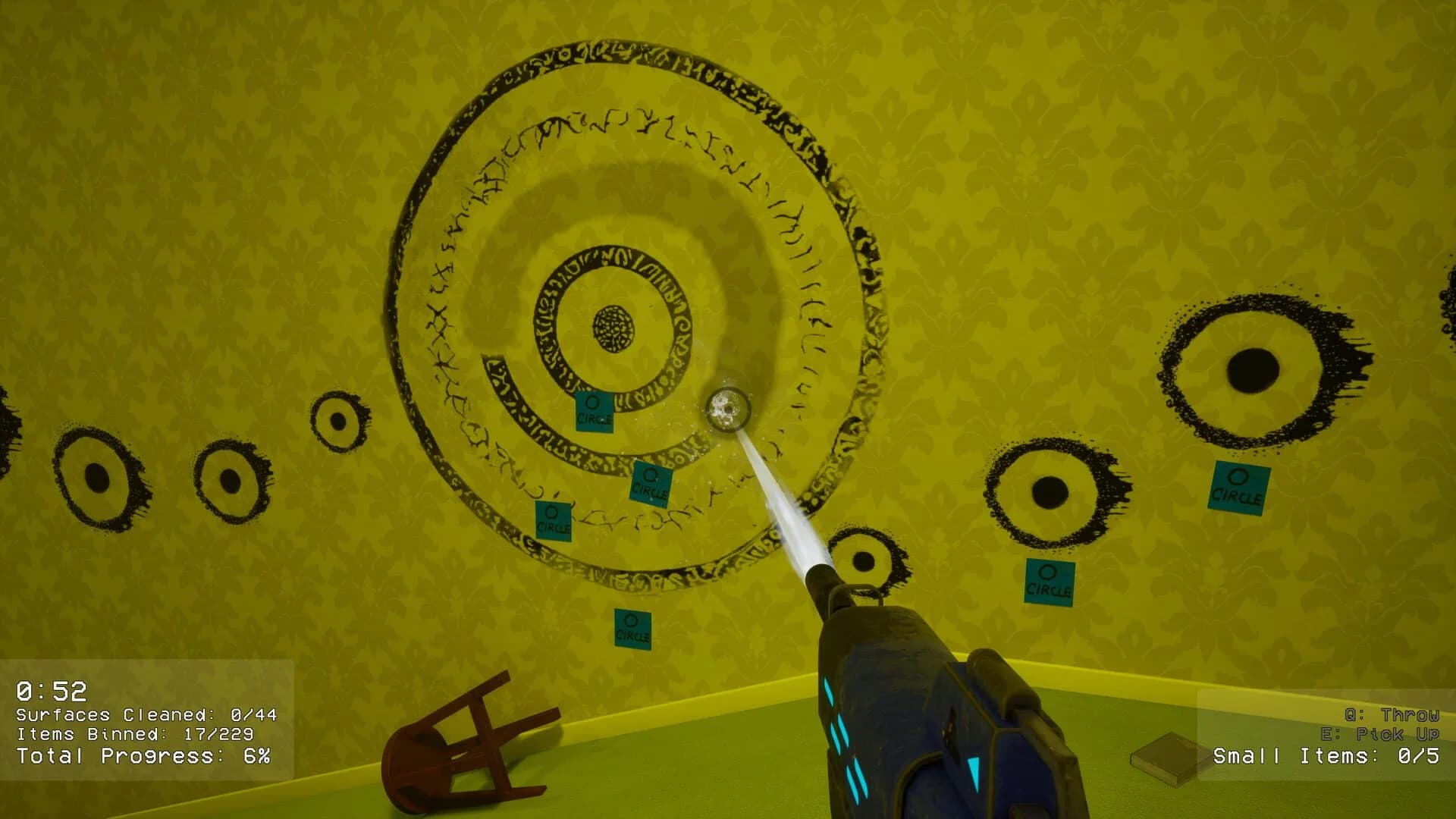Click the glowing blue triangle on the pressure washer
The image size is (1456, 819).
pos(974,772)
